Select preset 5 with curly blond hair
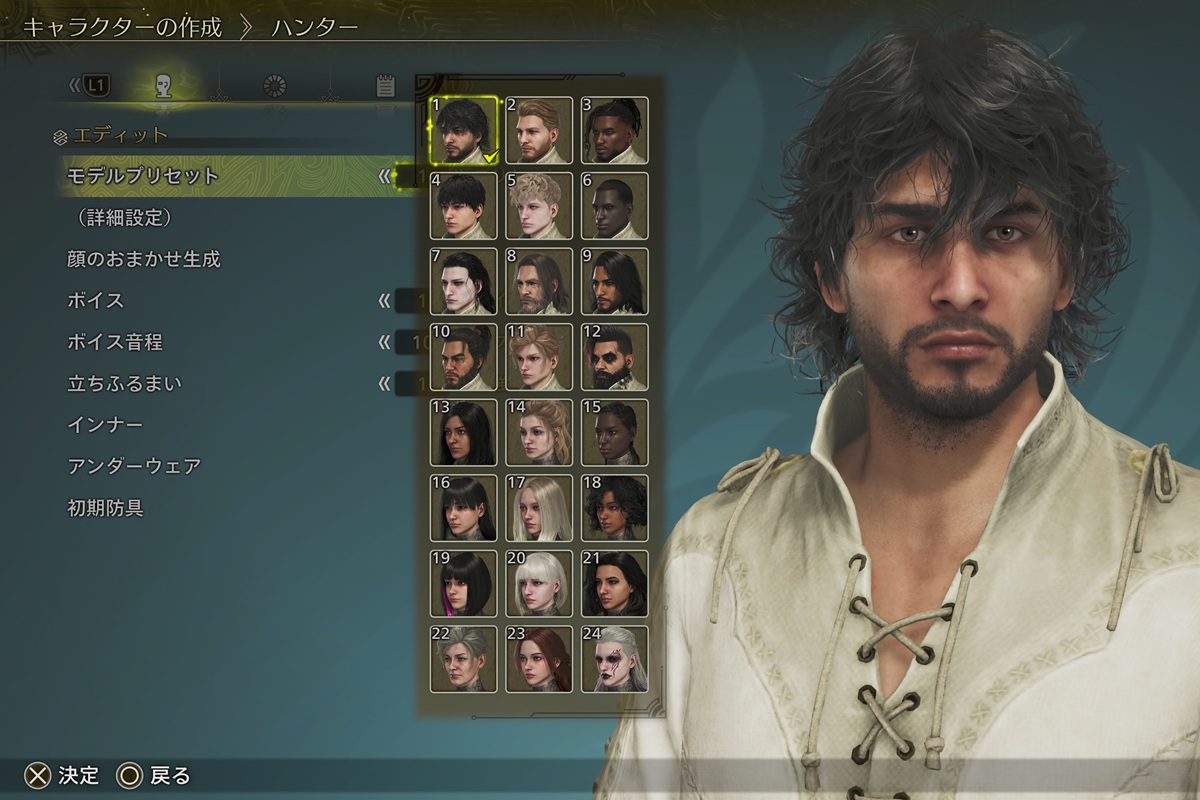The height and width of the screenshot is (800, 1200). pos(539,206)
